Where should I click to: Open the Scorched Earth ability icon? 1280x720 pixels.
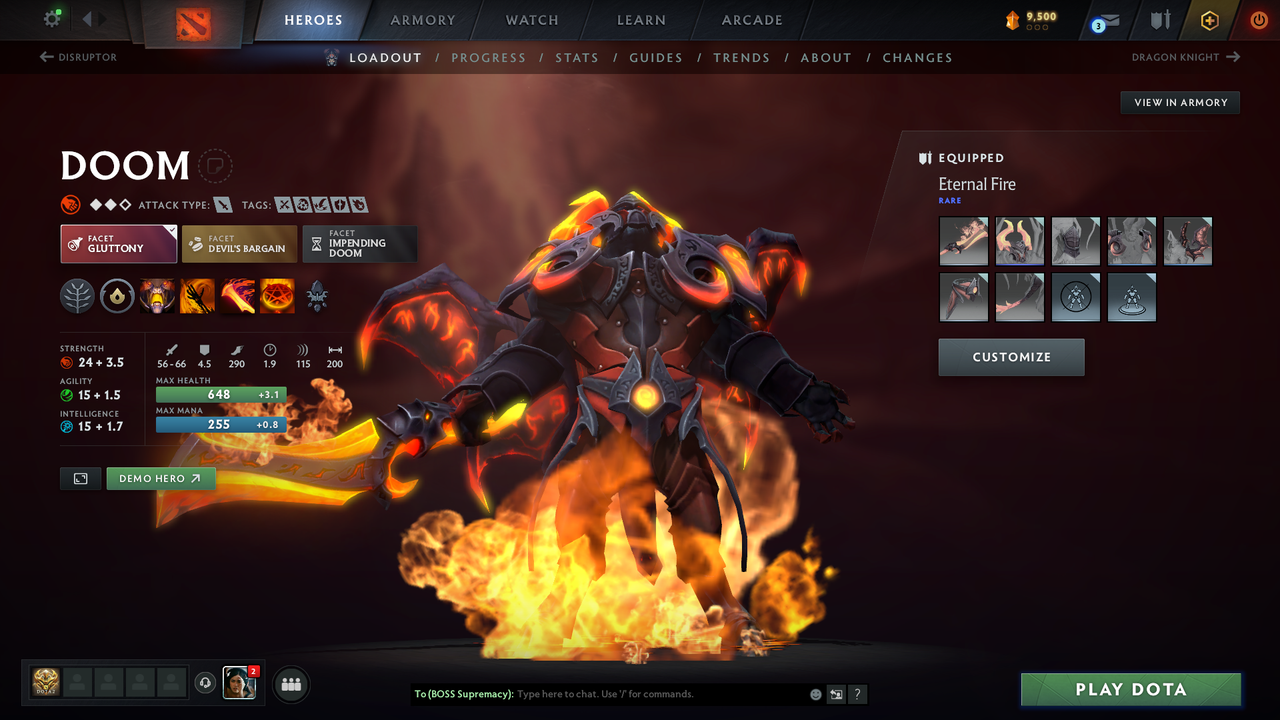(197, 296)
